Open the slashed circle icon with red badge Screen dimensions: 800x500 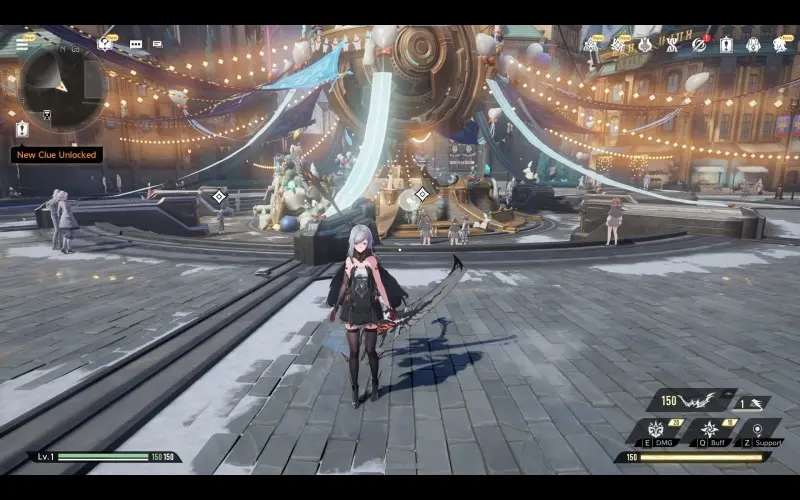699,45
